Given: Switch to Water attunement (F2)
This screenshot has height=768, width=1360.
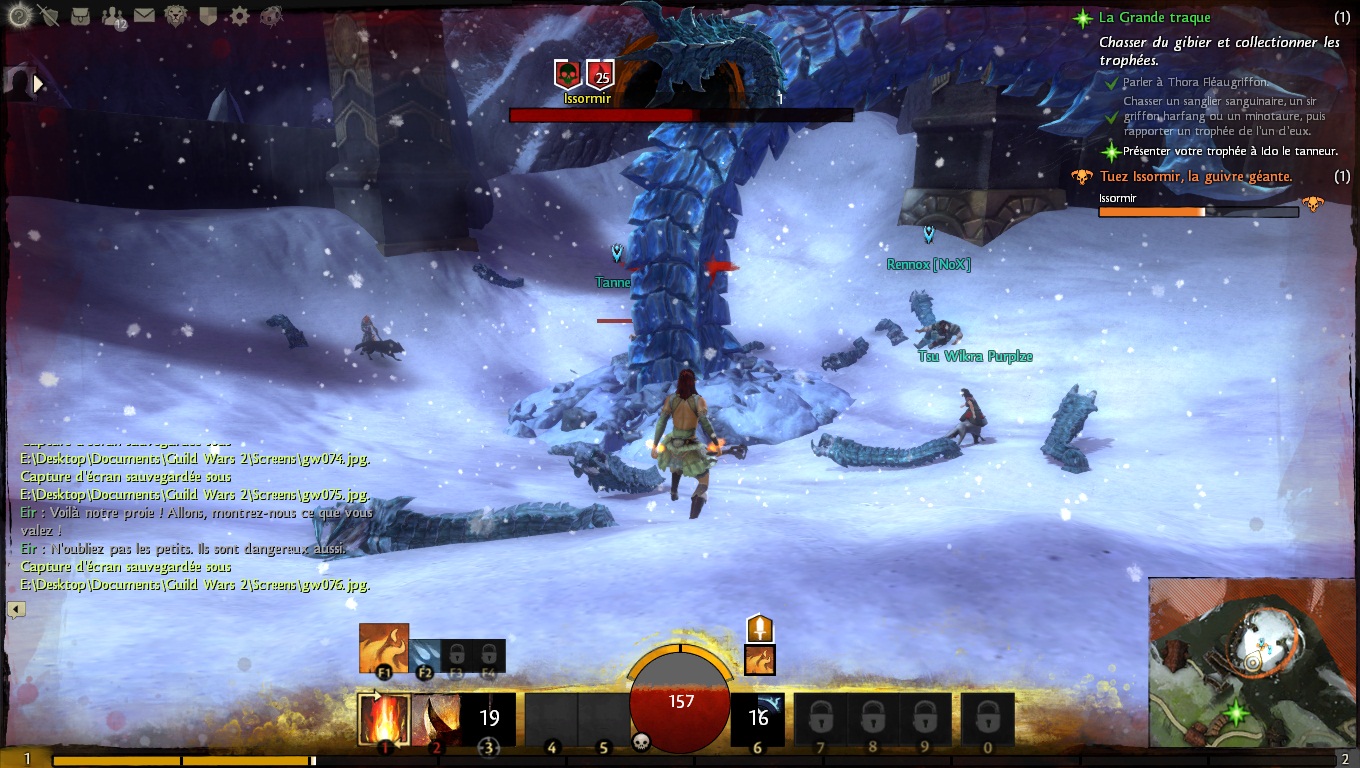Looking at the screenshot, I should tap(423, 655).
